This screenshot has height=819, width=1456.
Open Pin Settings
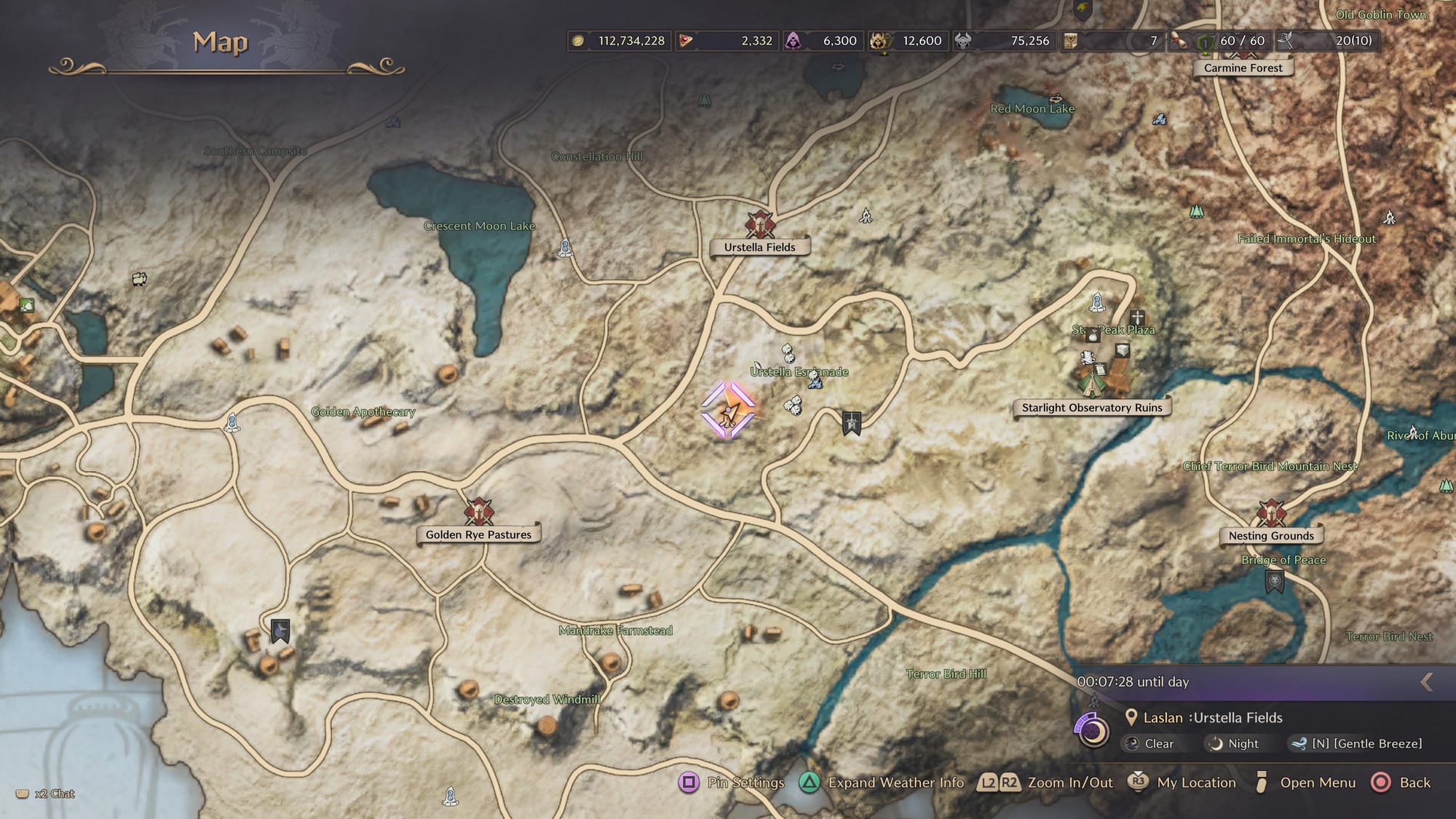[732, 783]
